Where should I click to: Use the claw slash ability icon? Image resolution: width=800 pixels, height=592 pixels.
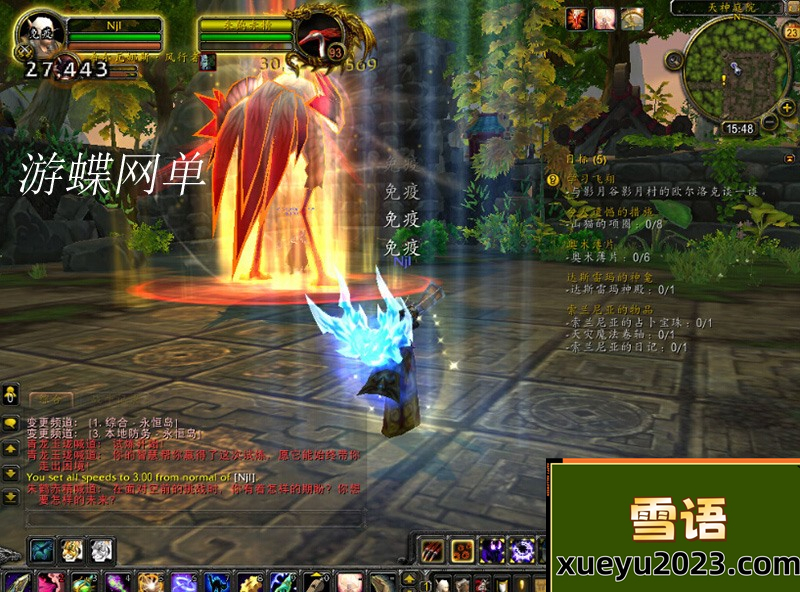[x=432, y=549]
